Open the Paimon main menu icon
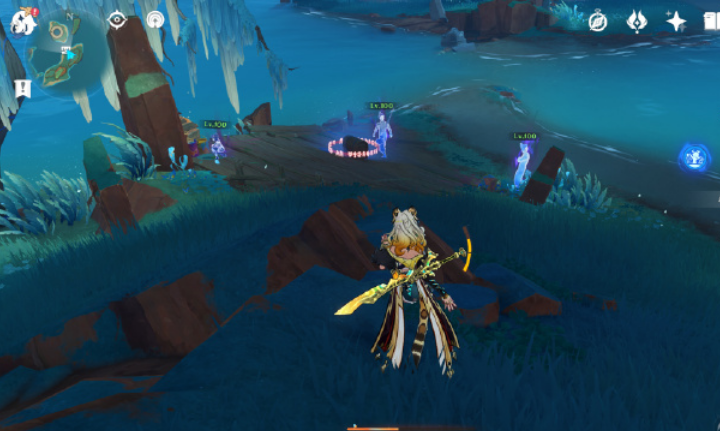The width and height of the screenshot is (720, 431). pyautogui.click(x=24, y=21)
